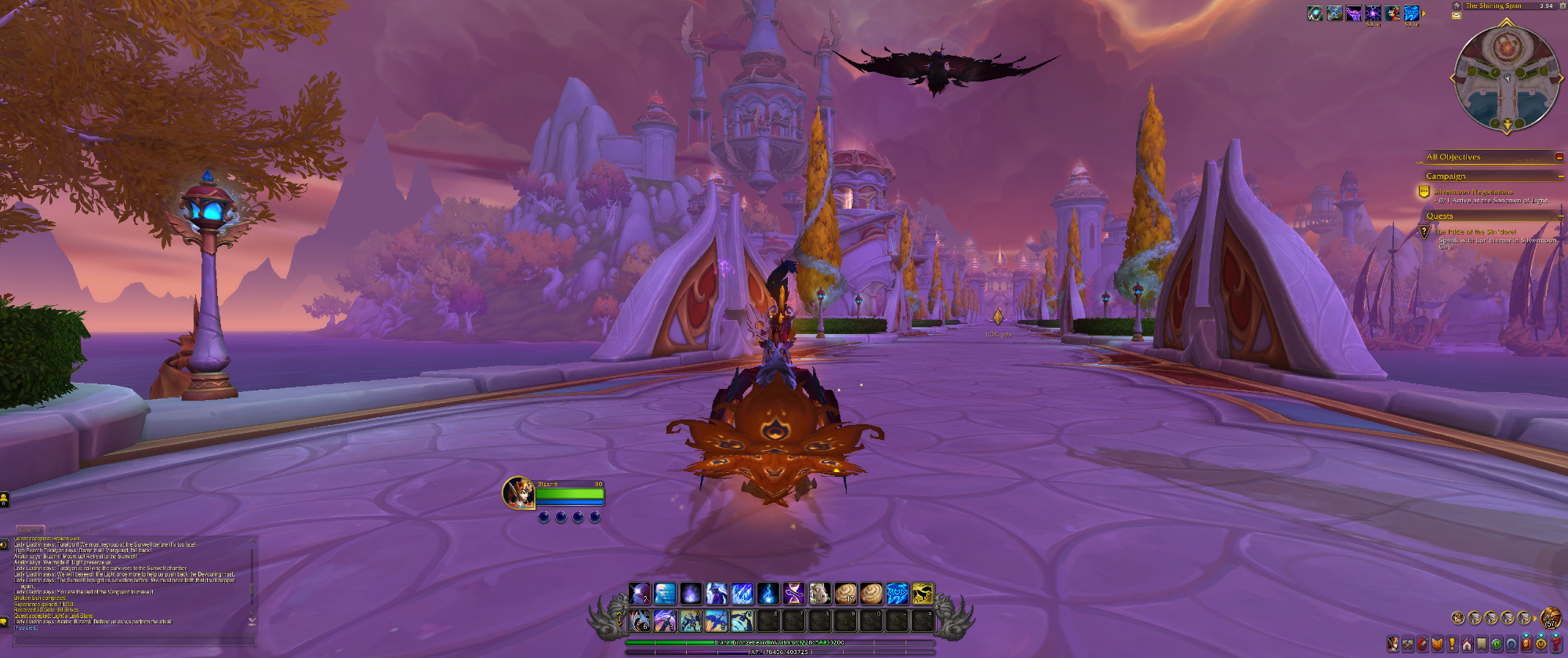Open the Group Finder green eye button

pyautogui.click(x=1497, y=645)
